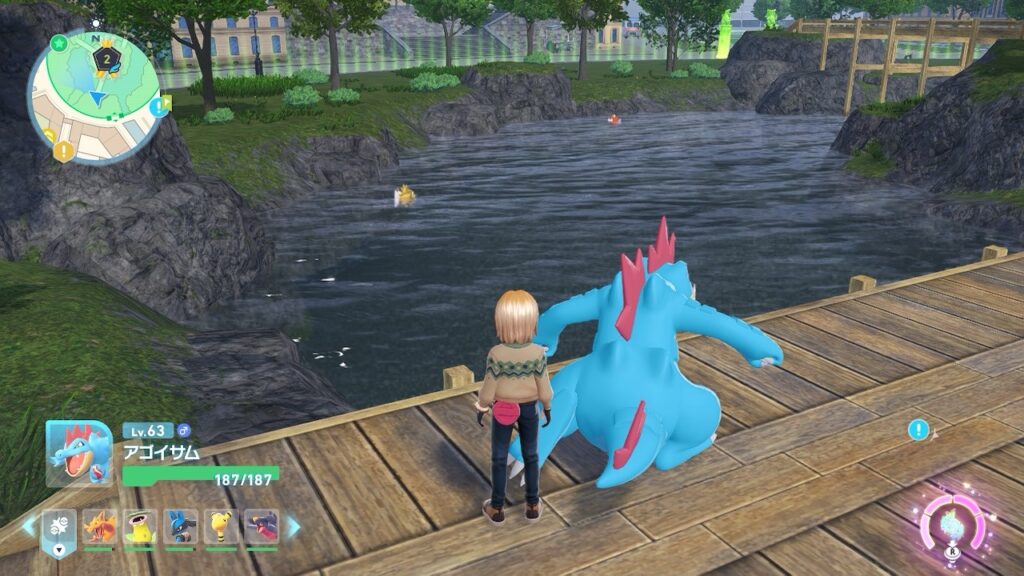Click the left arrow beside party bar
The width and height of the screenshot is (1024, 576).
(x=29, y=526)
